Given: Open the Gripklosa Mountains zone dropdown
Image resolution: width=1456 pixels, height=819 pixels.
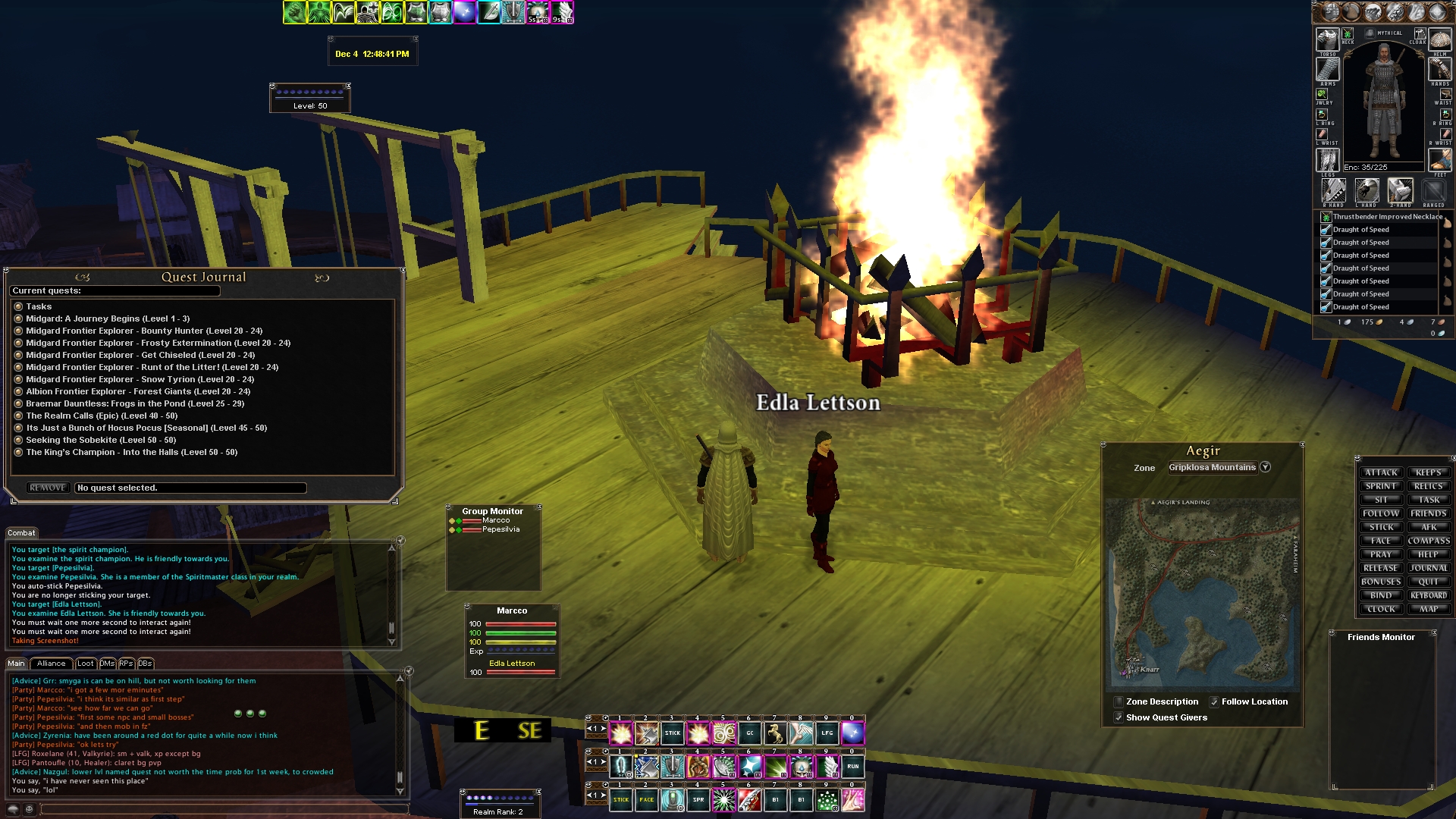Looking at the screenshot, I should tap(1265, 467).
